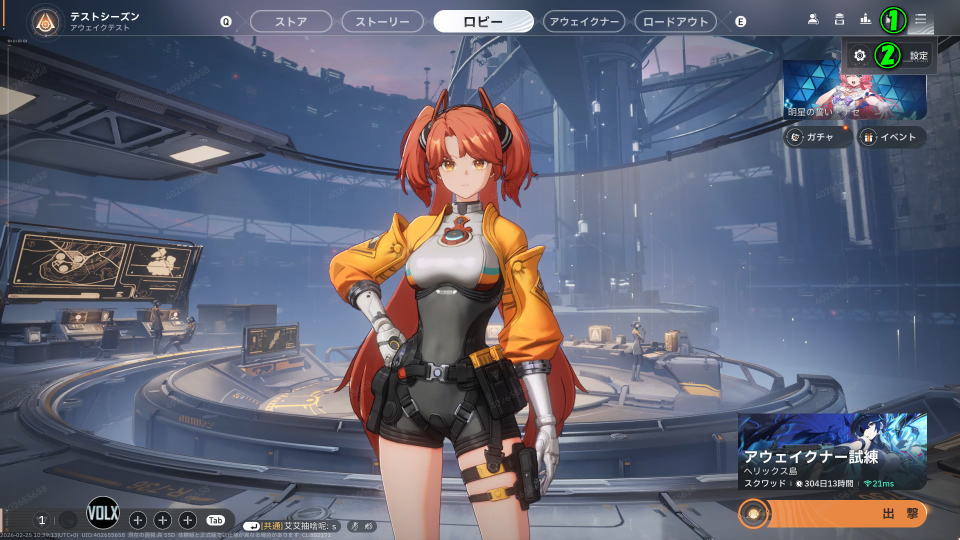Open the 明星の誓い banner thumbnail
This screenshot has width=960, height=540.
pyautogui.click(x=854, y=89)
